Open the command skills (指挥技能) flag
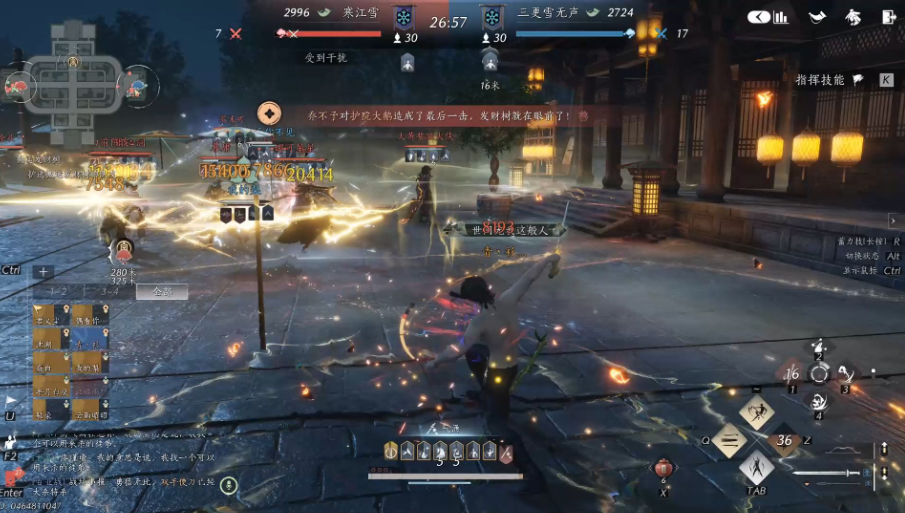Viewport: 905px width, 513px height. (x=858, y=80)
